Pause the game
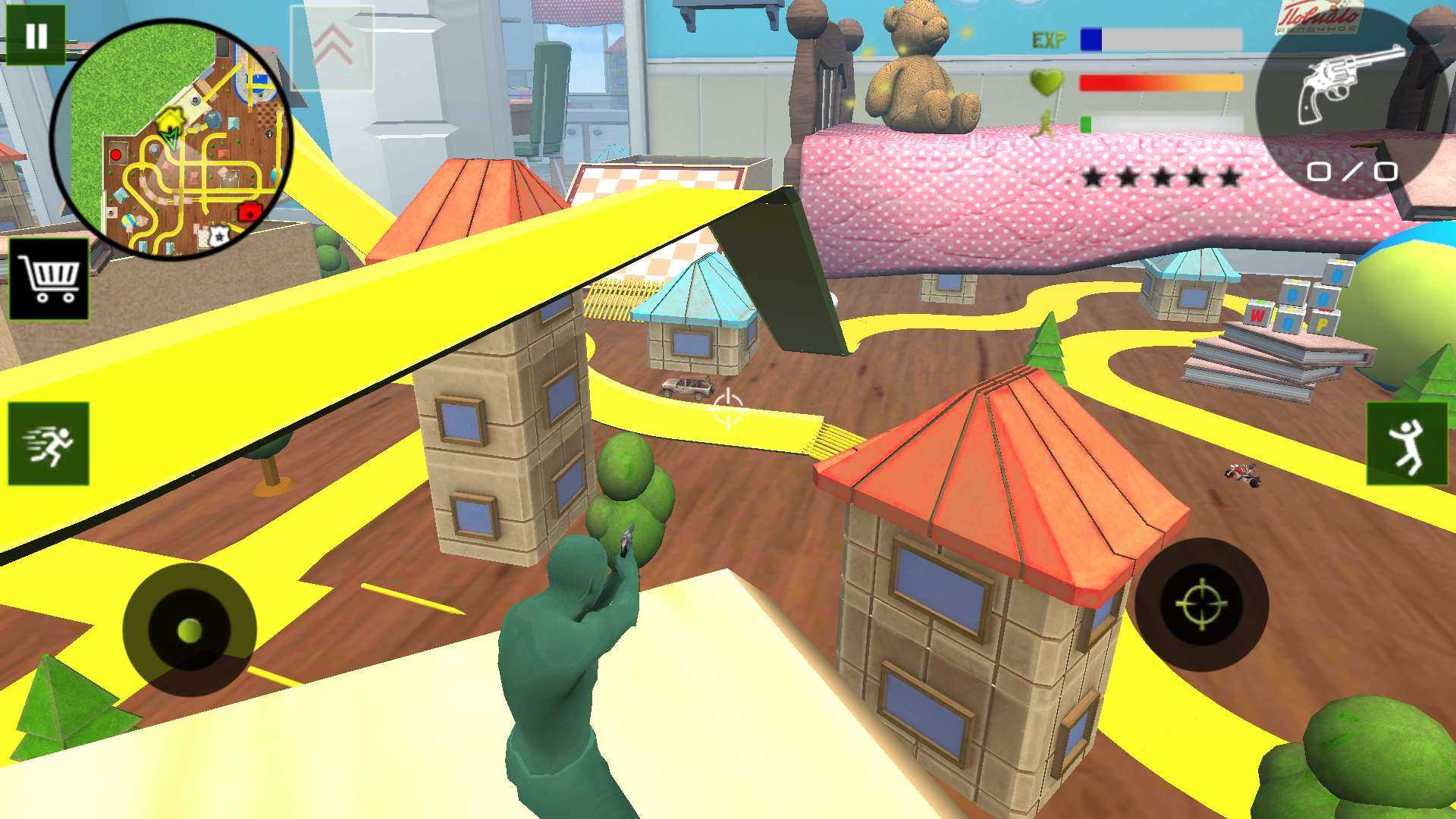1456x819 pixels. coord(36,36)
